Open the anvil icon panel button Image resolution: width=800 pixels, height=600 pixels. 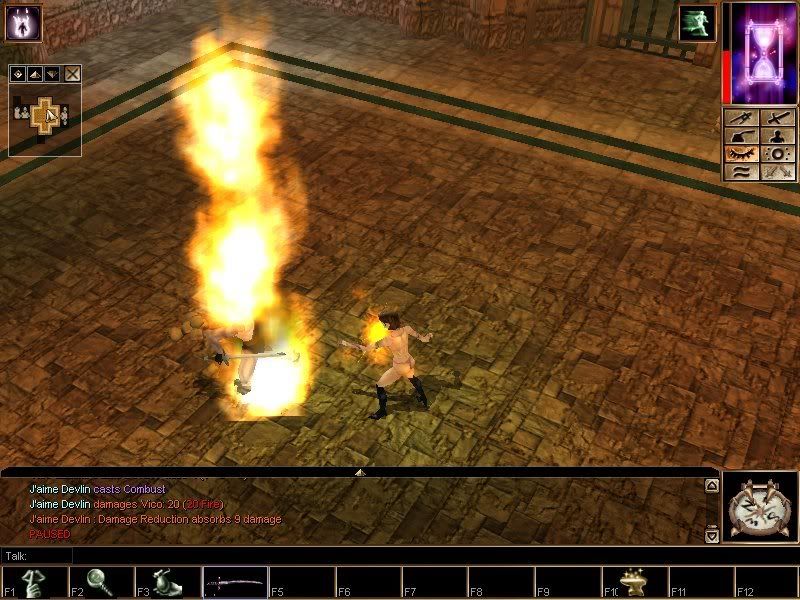[741, 137]
